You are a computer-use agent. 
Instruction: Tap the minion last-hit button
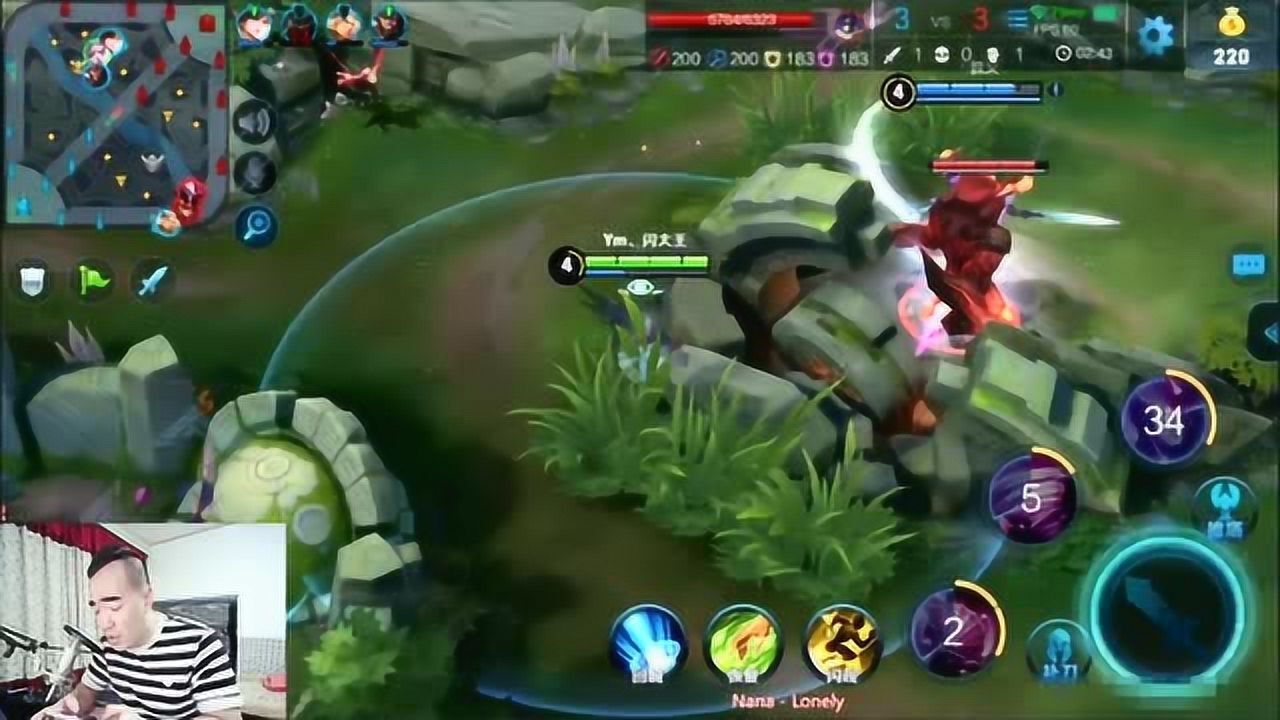[x=1058, y=651]
